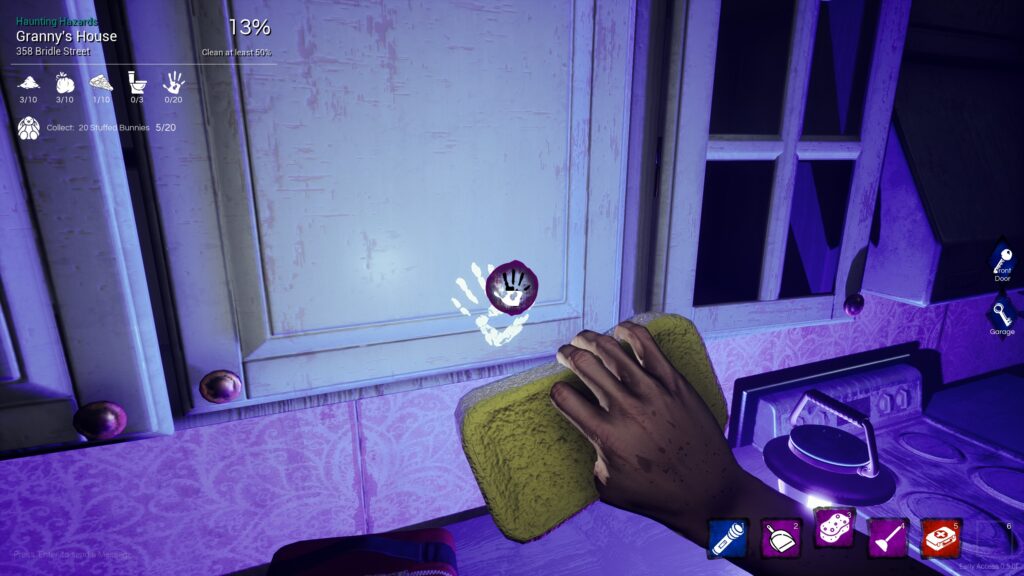The height and width of the screenshot is (576, 1024).
Task: Select the flashlight hotbar slot
Action: click(726, 538)
